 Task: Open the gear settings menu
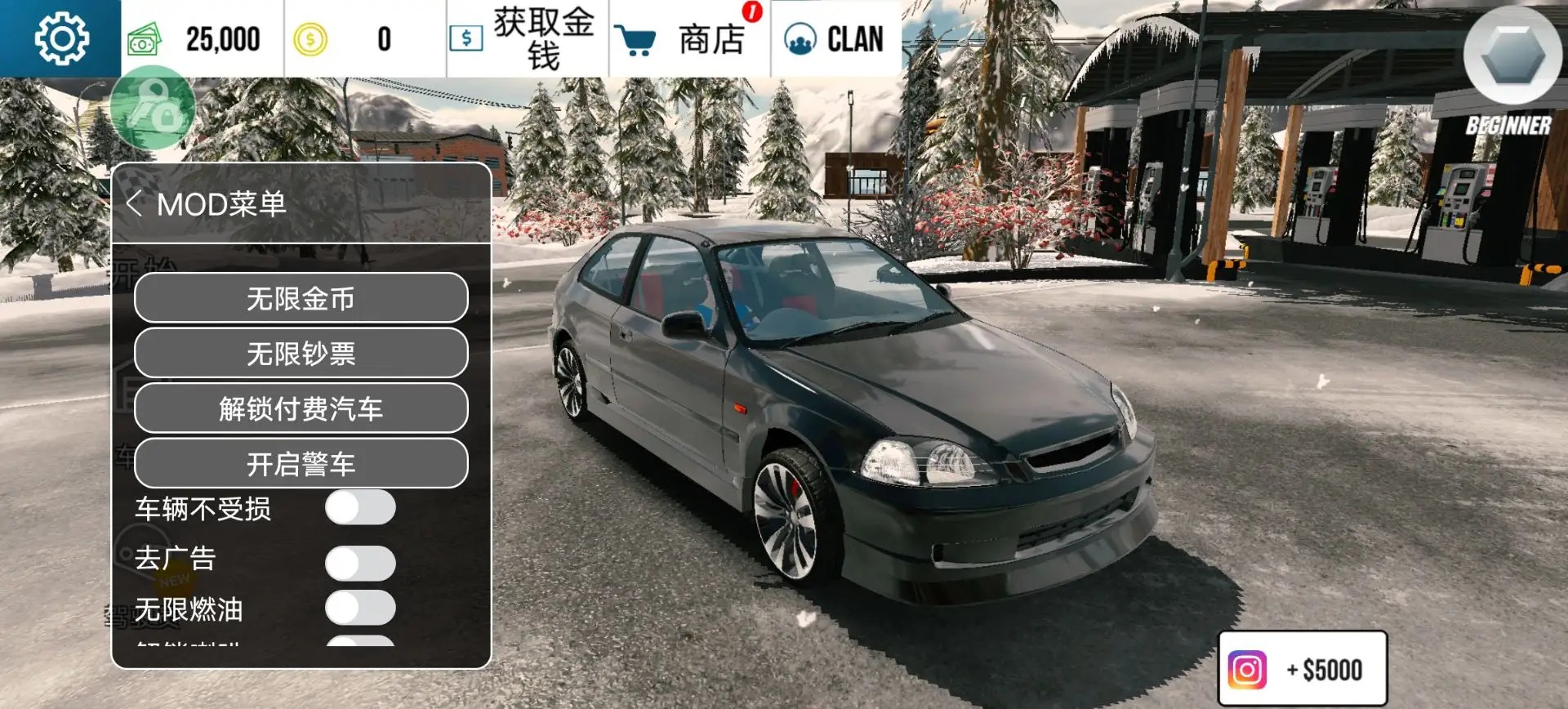61,38
